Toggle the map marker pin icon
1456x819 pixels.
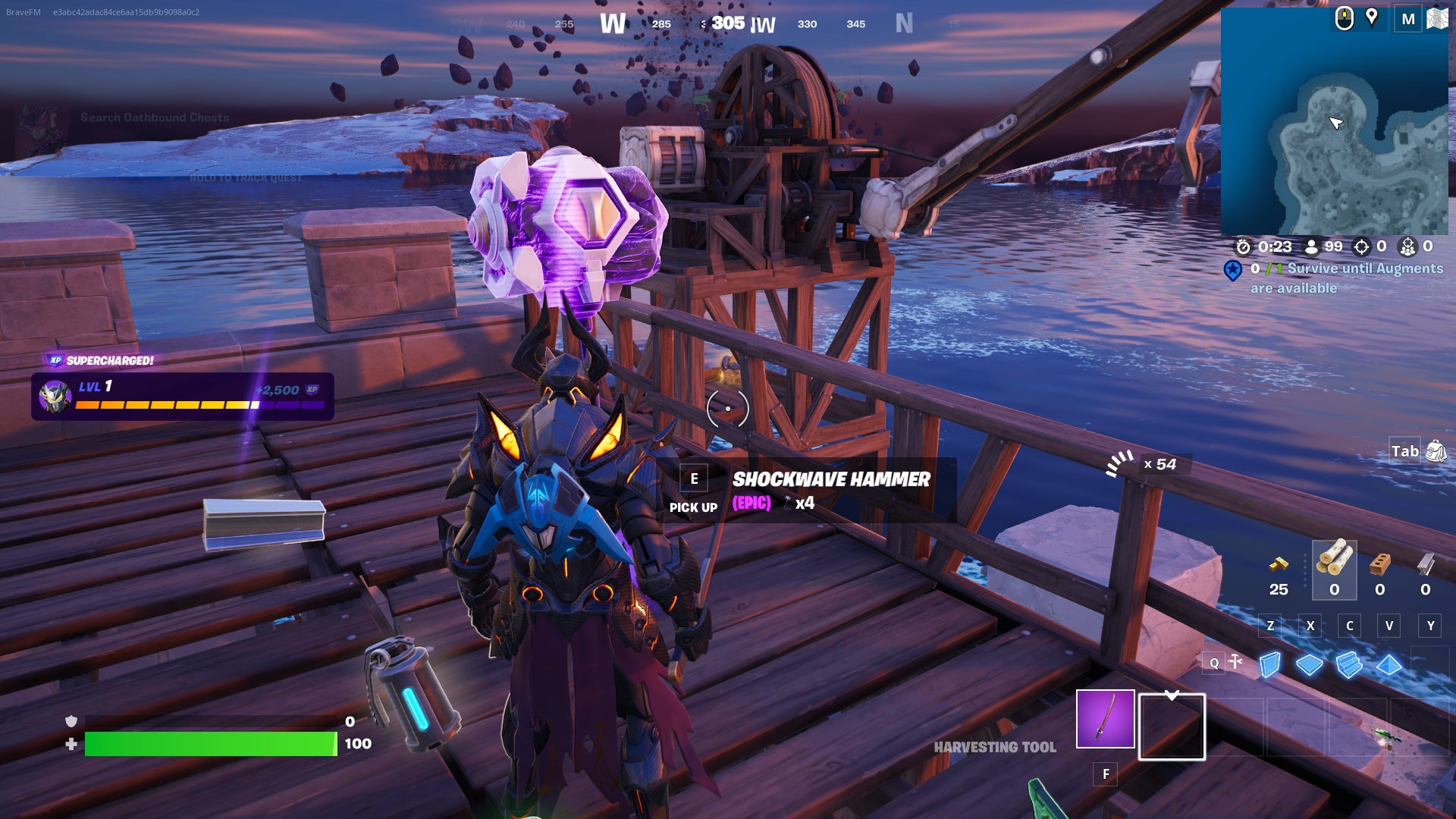(1371, 19)
